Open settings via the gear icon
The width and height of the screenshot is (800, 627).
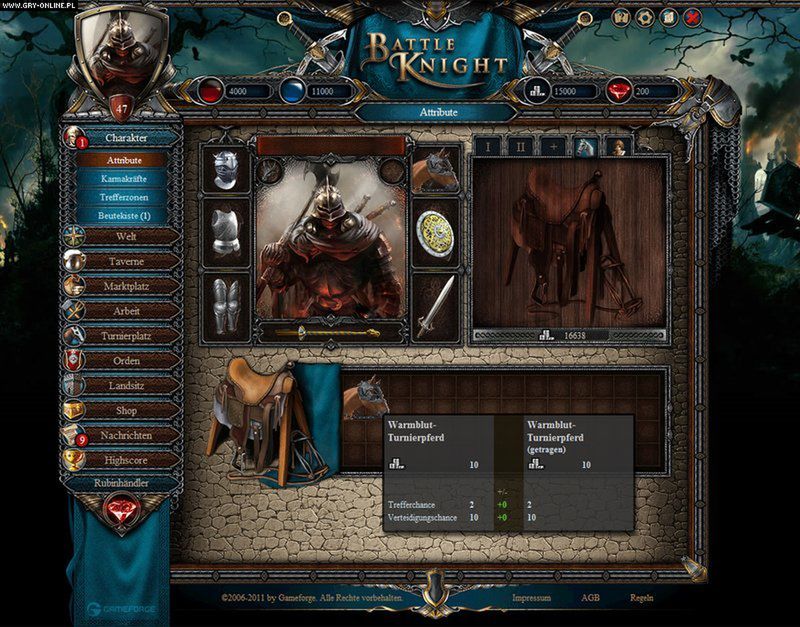coord(645,17)
